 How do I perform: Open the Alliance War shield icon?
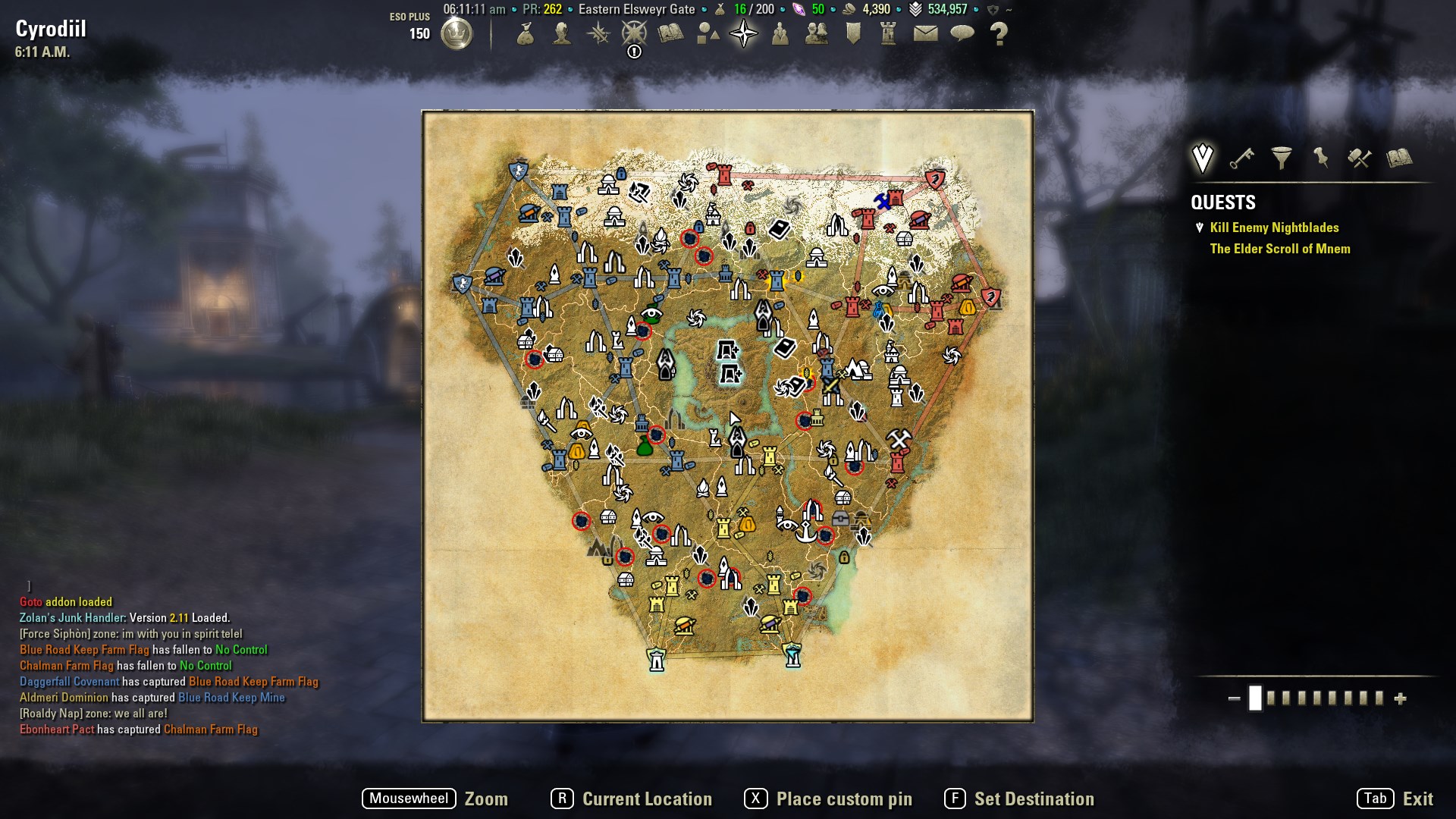pos(852,33)
